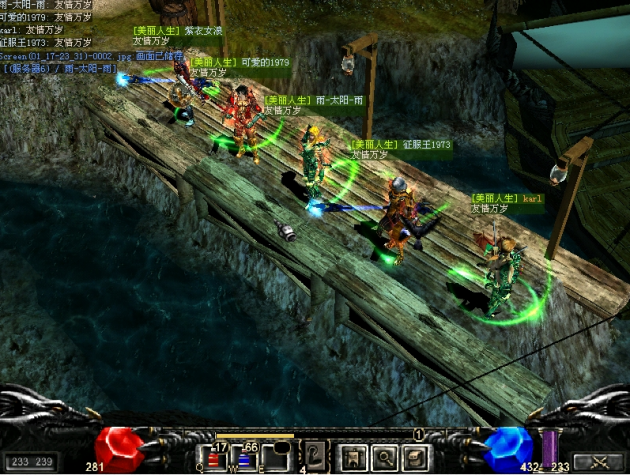Select the hook skill slot
630x475 pixels.
315,455
